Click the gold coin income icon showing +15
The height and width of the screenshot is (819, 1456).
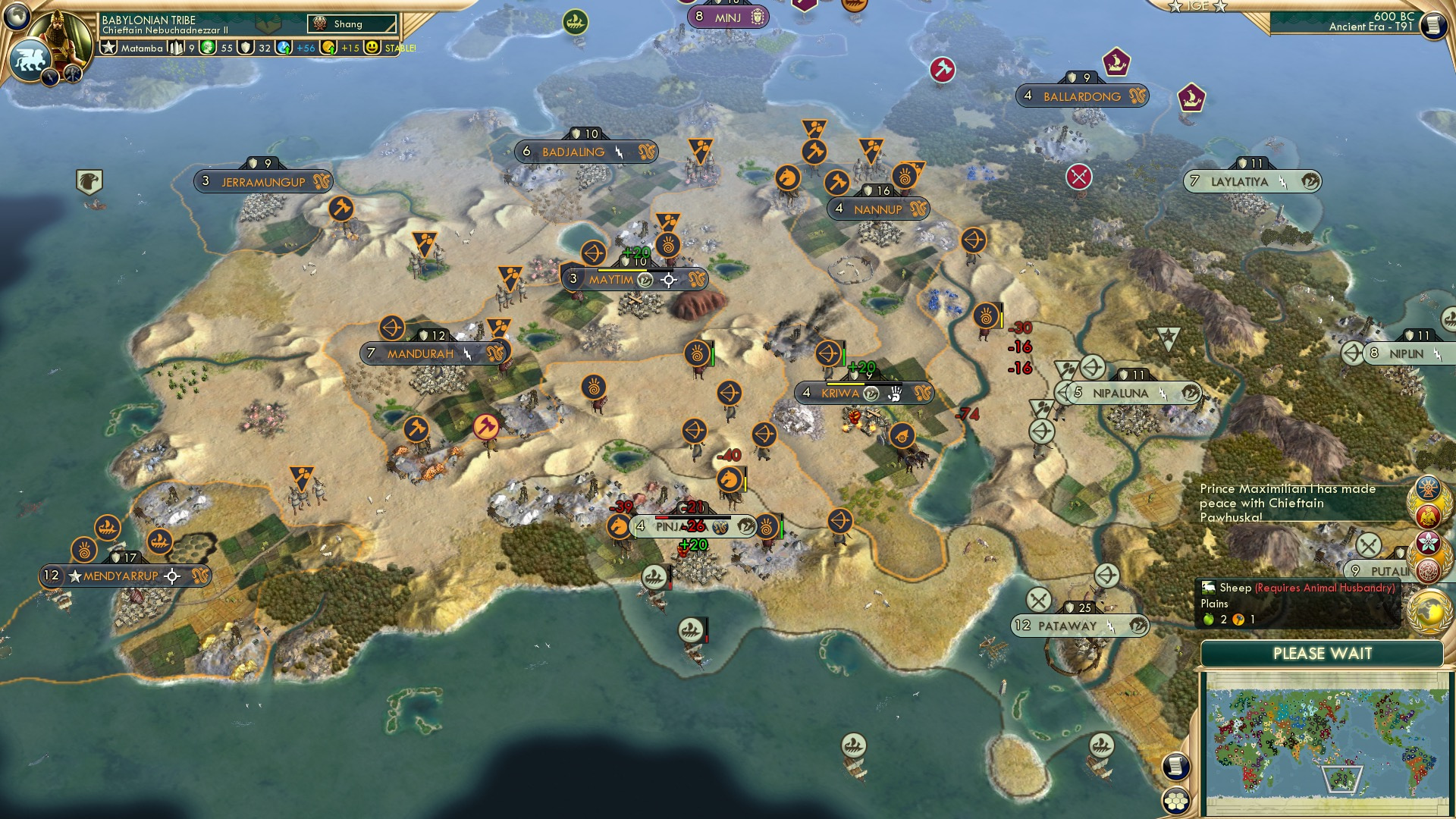click(x=328, y=48)
